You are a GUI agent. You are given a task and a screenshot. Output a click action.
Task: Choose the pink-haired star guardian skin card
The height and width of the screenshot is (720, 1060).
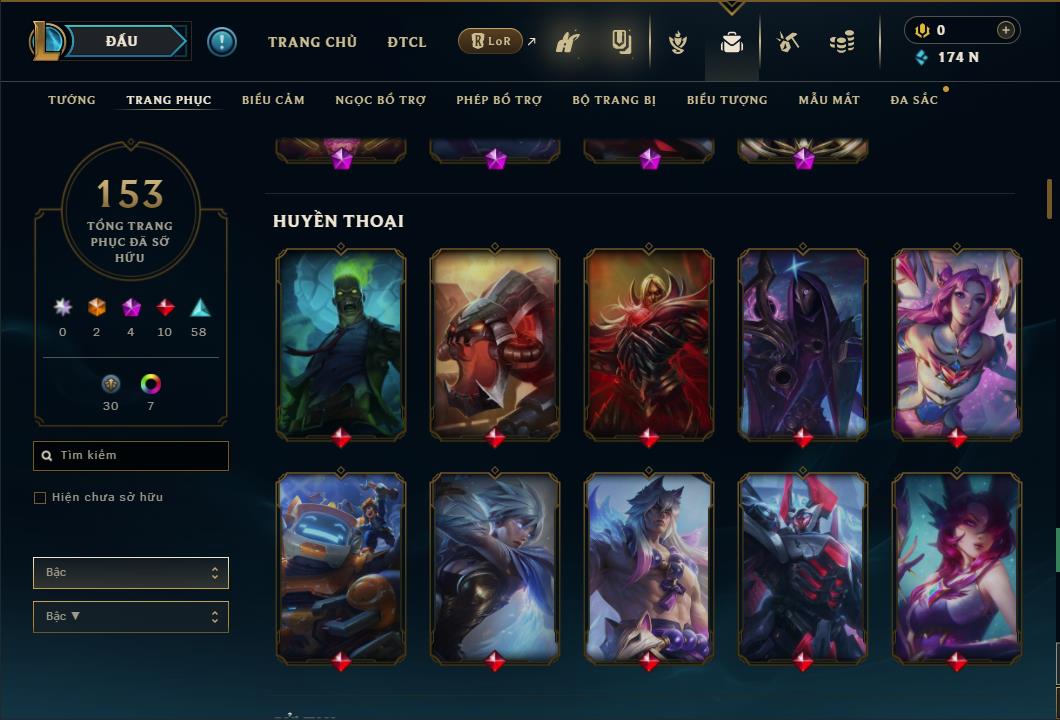tap(957, 342)
